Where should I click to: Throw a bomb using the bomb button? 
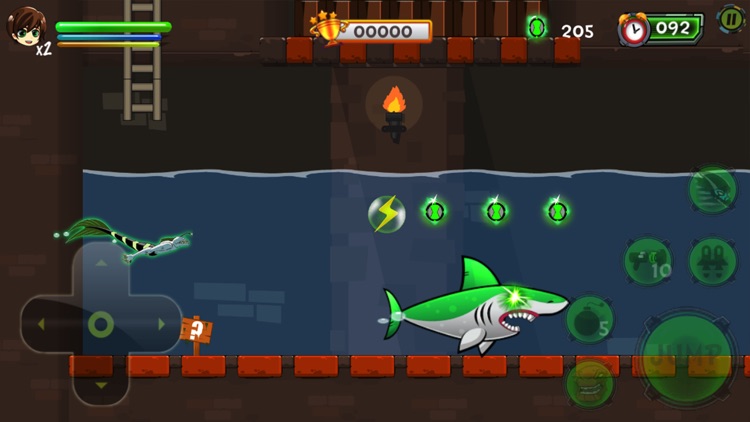pyautogui.click(x=590, y=320)
